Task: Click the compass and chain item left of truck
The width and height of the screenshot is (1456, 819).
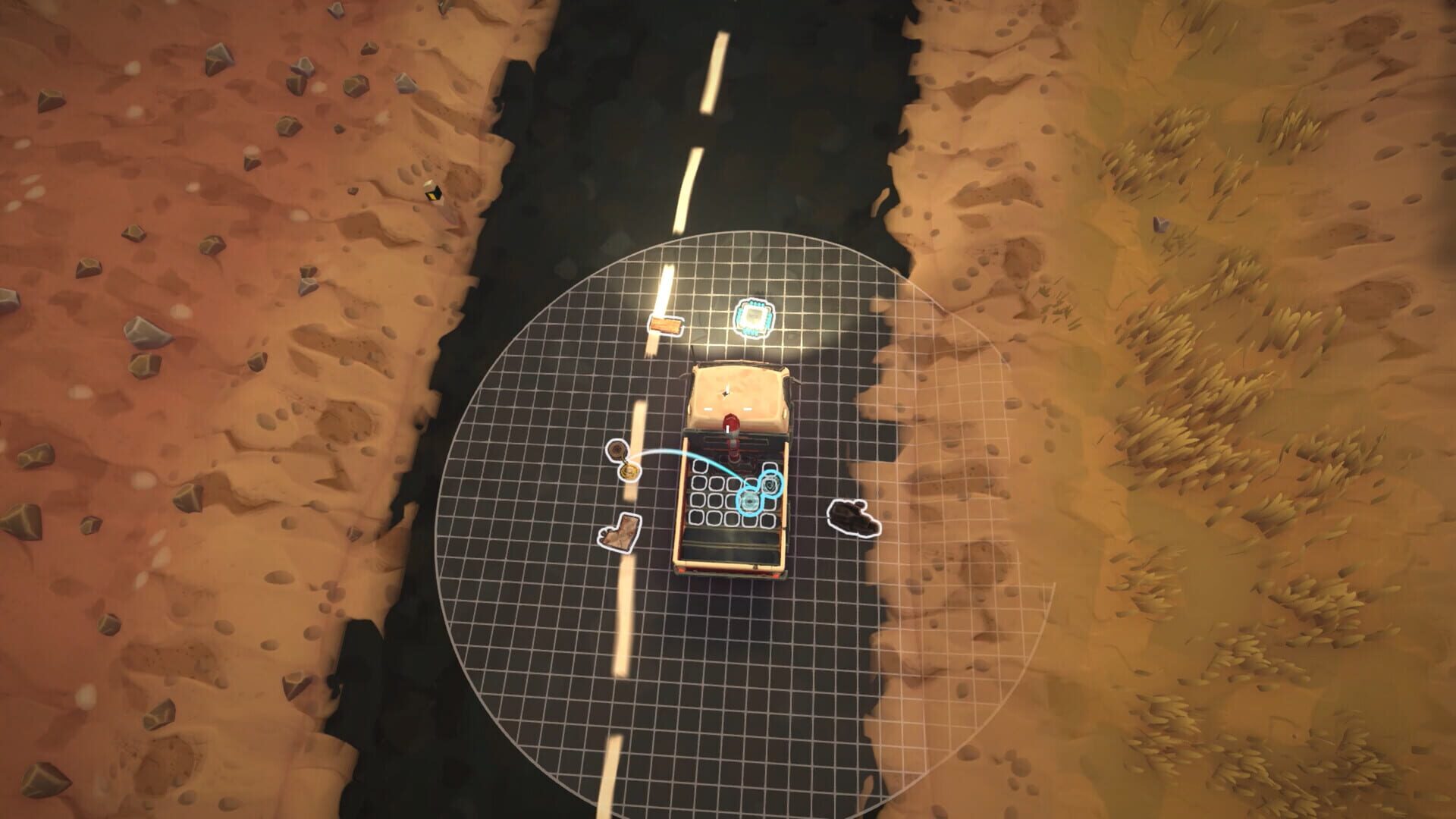Action: (623, 460)
